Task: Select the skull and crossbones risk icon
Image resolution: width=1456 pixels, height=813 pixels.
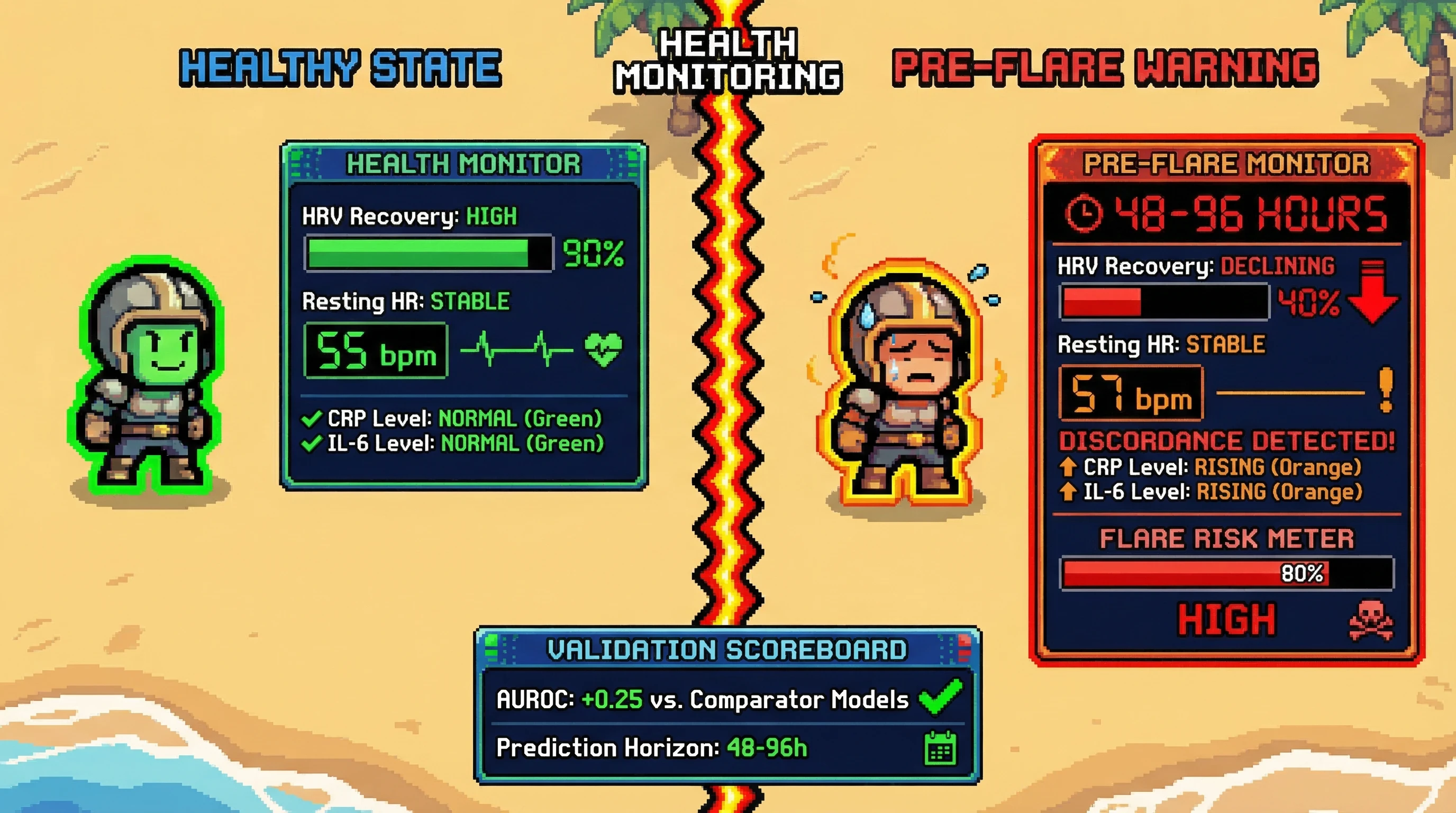Action: tap(1371, 620)
